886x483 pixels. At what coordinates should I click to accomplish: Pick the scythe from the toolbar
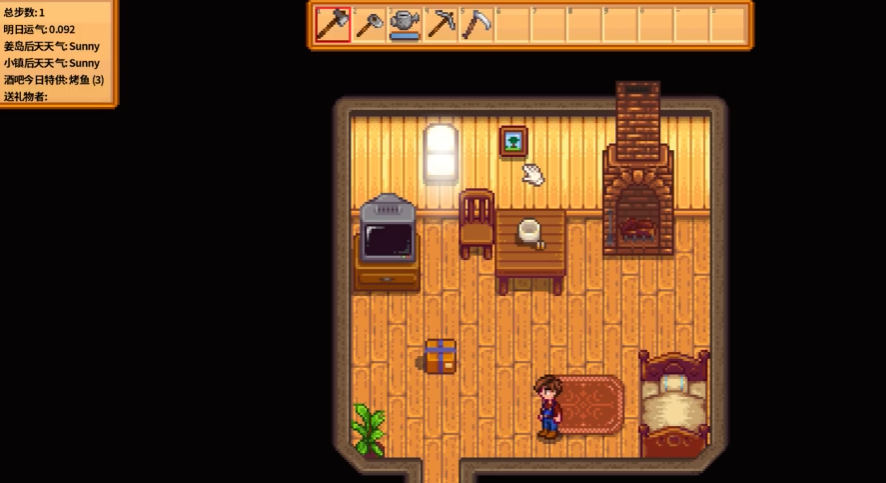point(476,24)
